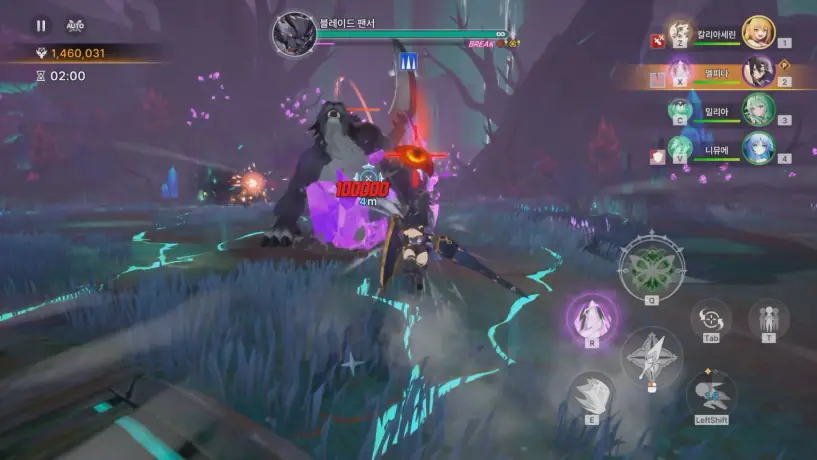Select 엘피나's portrait in party list

point(759,70)
